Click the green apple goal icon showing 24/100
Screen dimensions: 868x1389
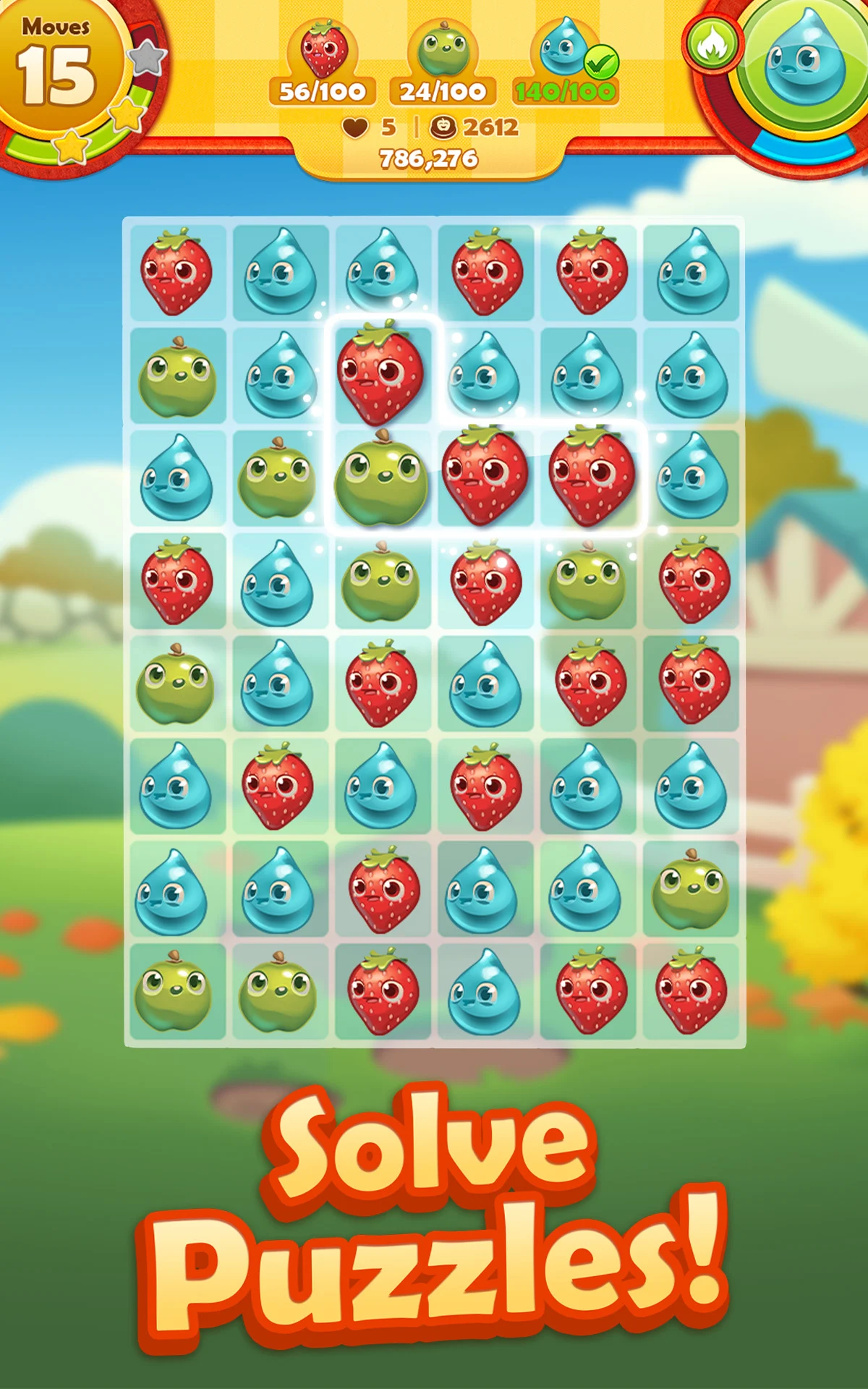pyautogui.click(x=443, y=51)
